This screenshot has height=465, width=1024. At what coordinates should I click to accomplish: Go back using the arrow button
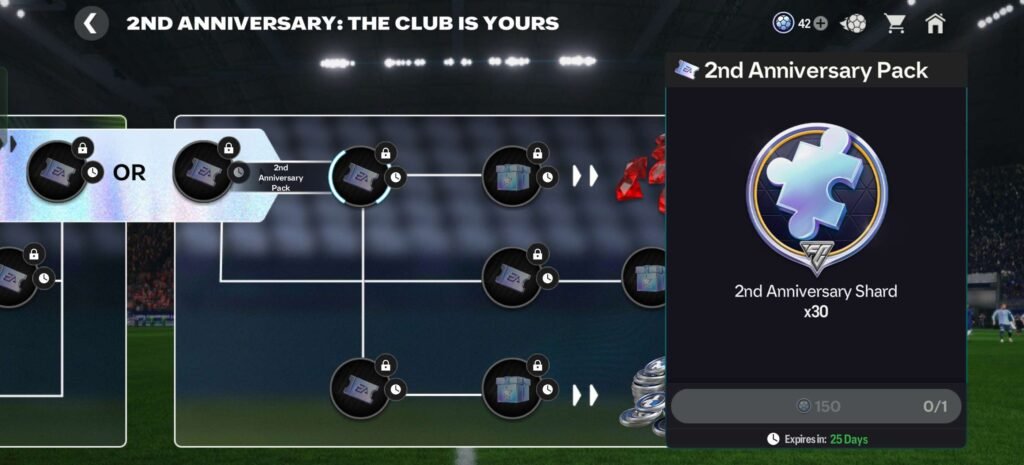[x=91, y=23]
